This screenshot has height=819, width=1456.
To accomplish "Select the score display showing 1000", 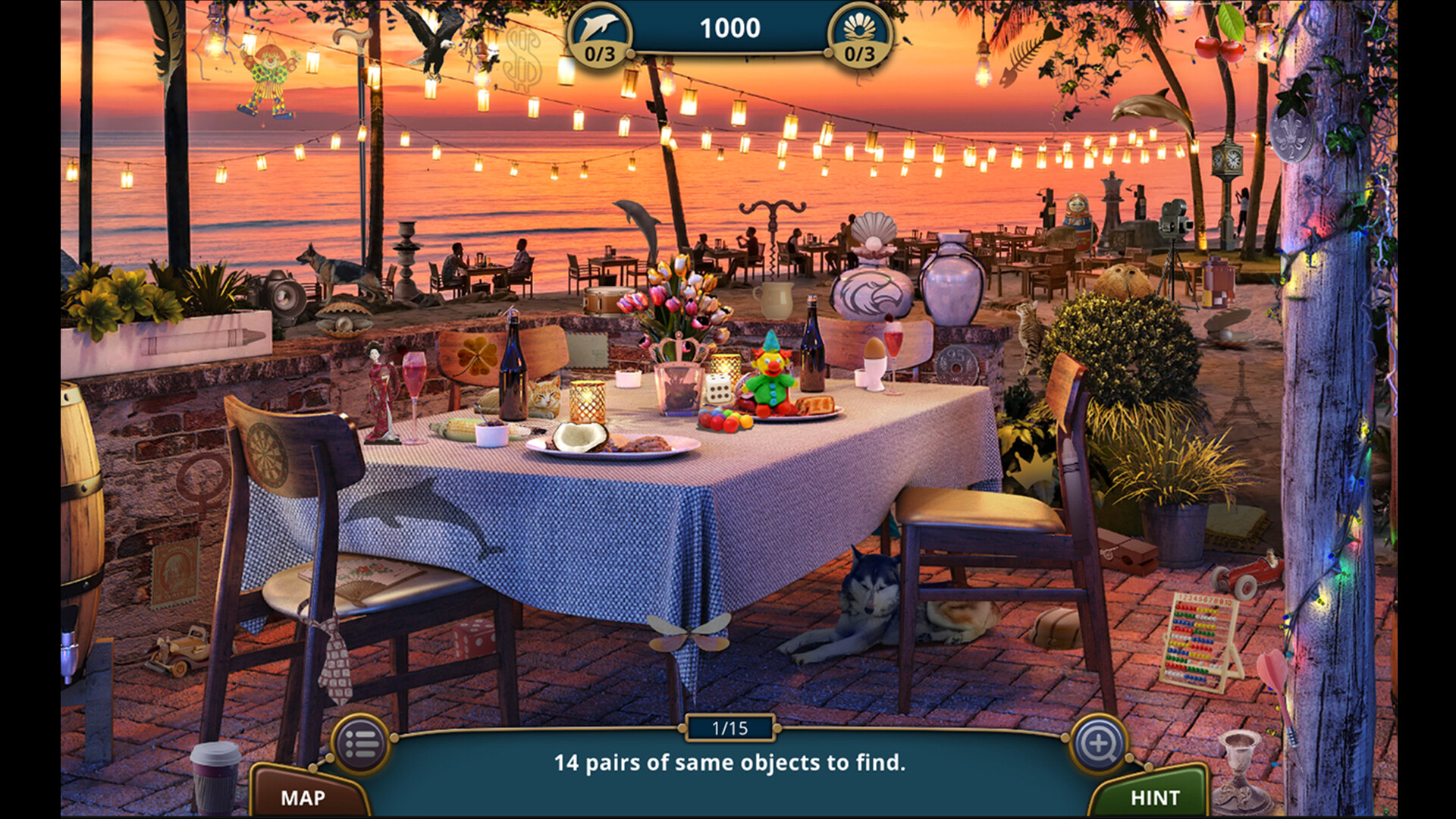I will [x=730, y=29].
